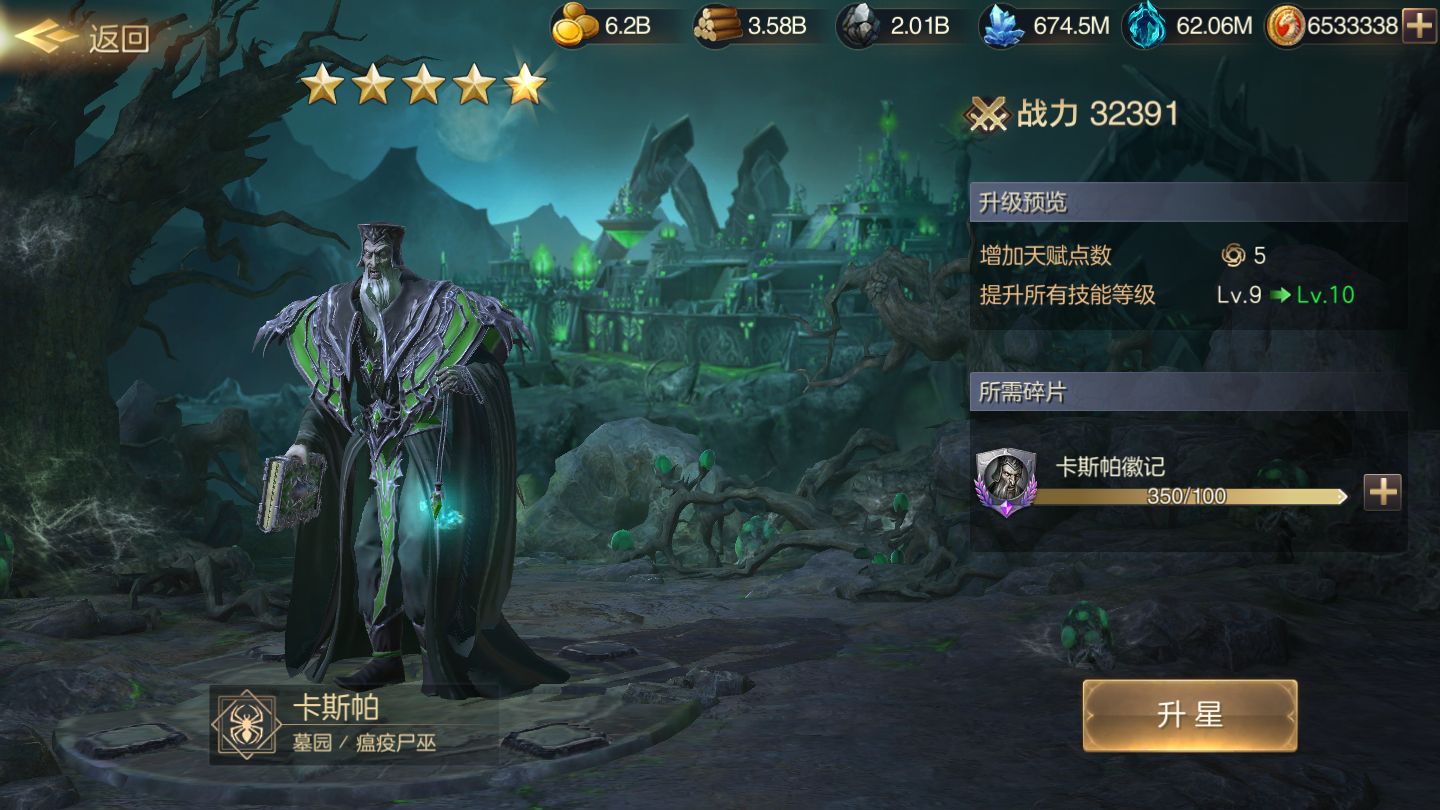The width and height of the screenshot is (1440, 810).
Task: Go back using the 返回 button
Action: click(x=85, y=38)
